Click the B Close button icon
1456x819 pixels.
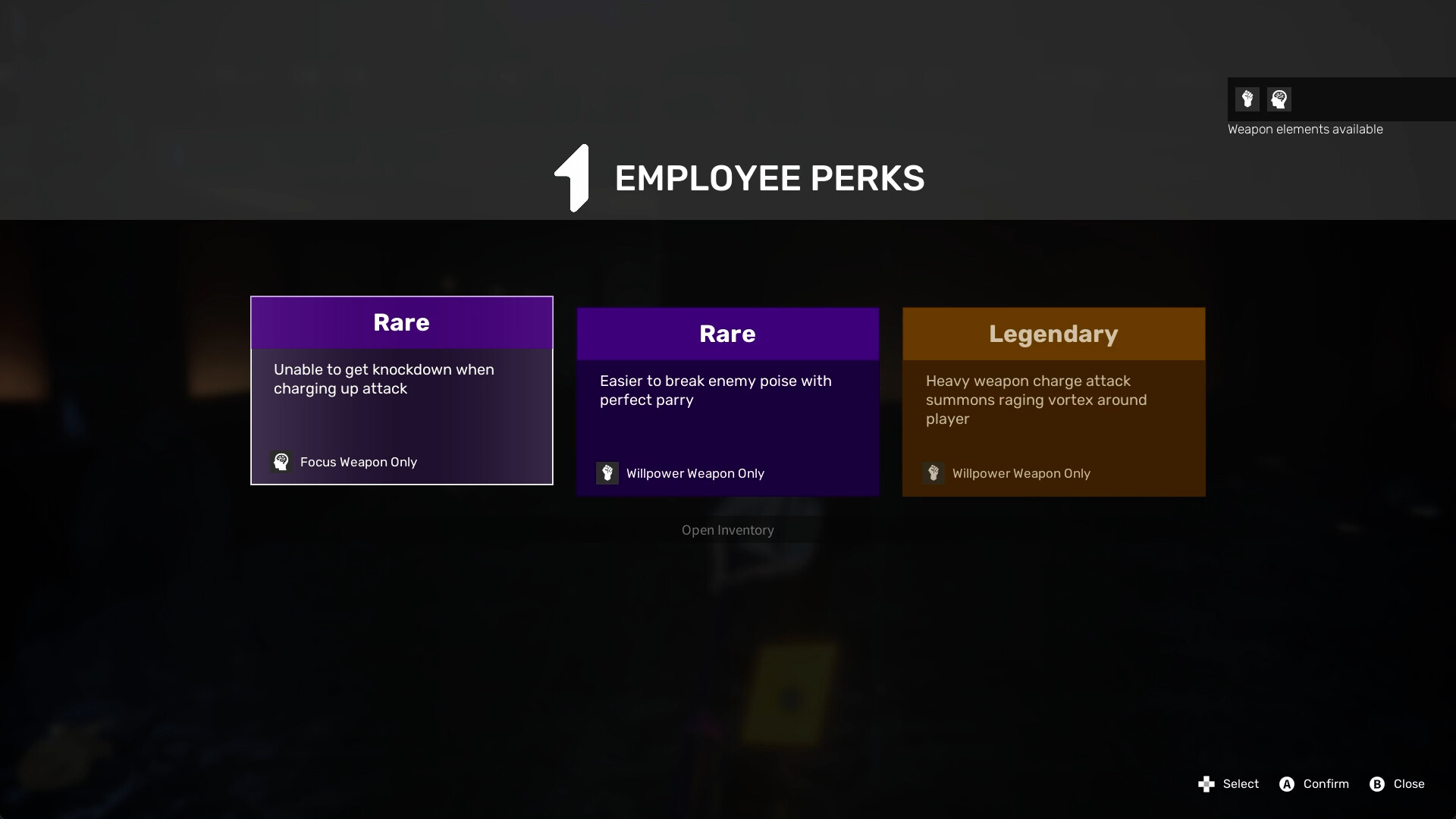pos(1376,784)
